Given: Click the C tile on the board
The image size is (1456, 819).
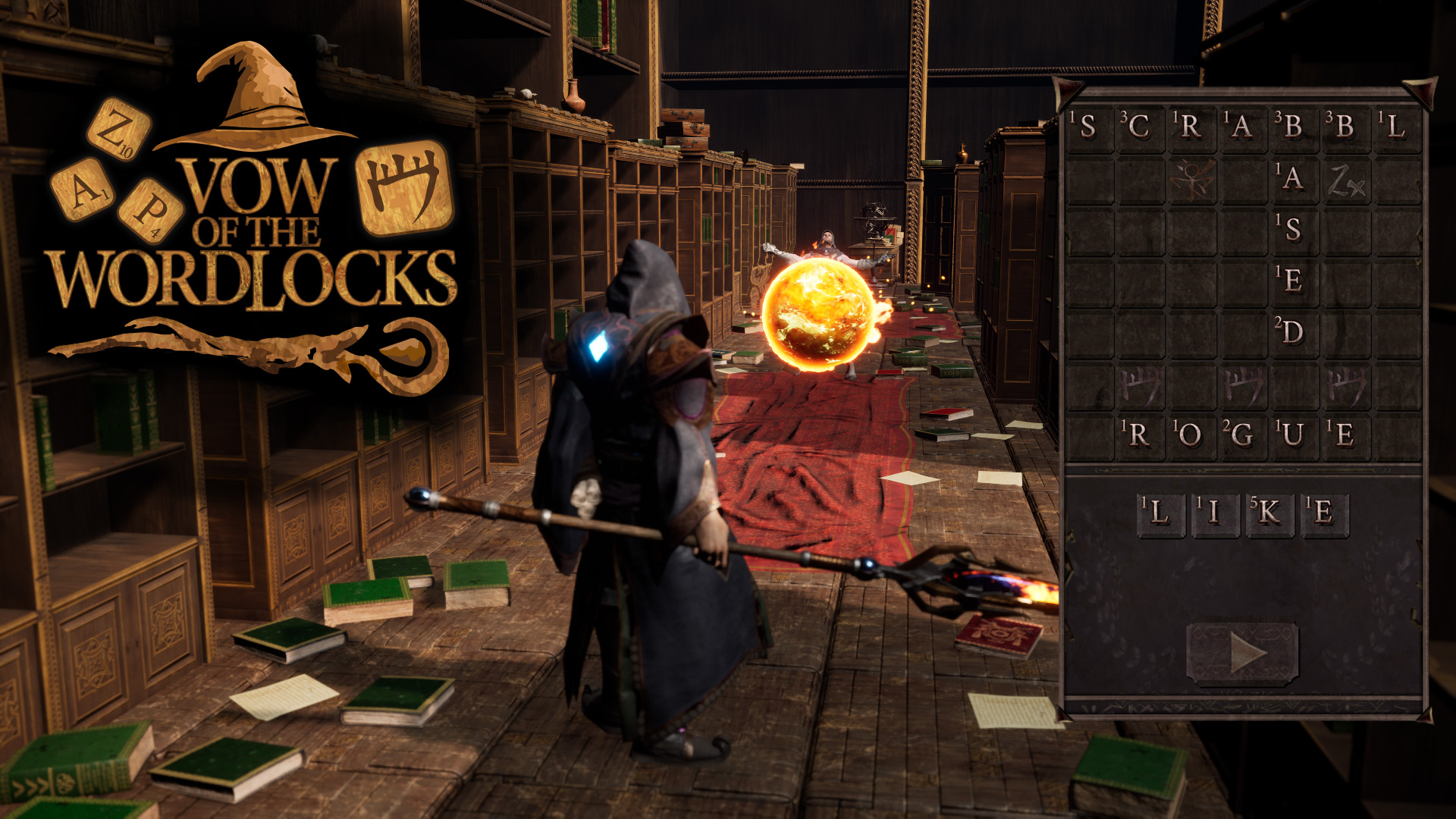Looking at the screenshot, I should [1140, 127].
